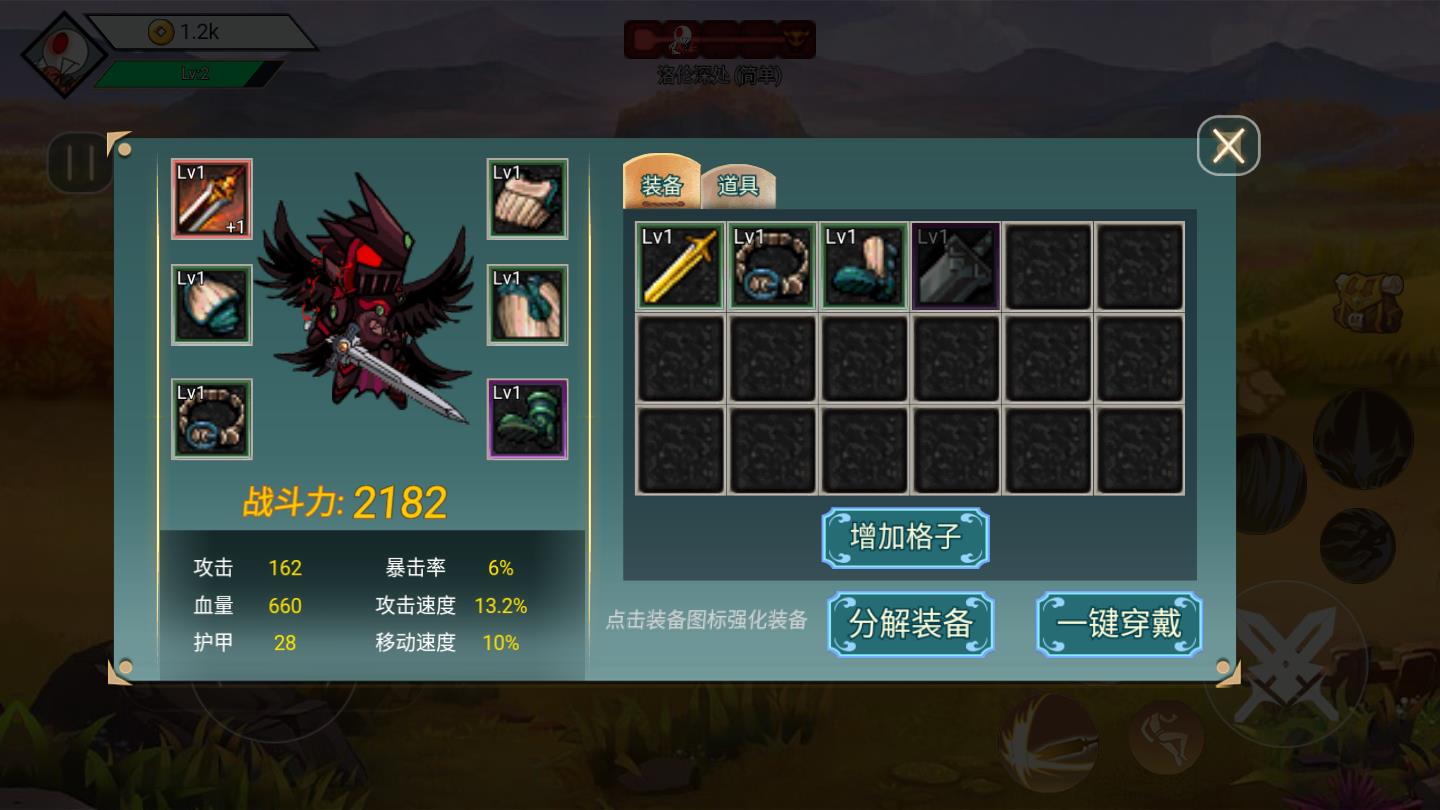Tap the purple-bordered boots equipment slot
Screen dimensions: 1440x810
527,419
